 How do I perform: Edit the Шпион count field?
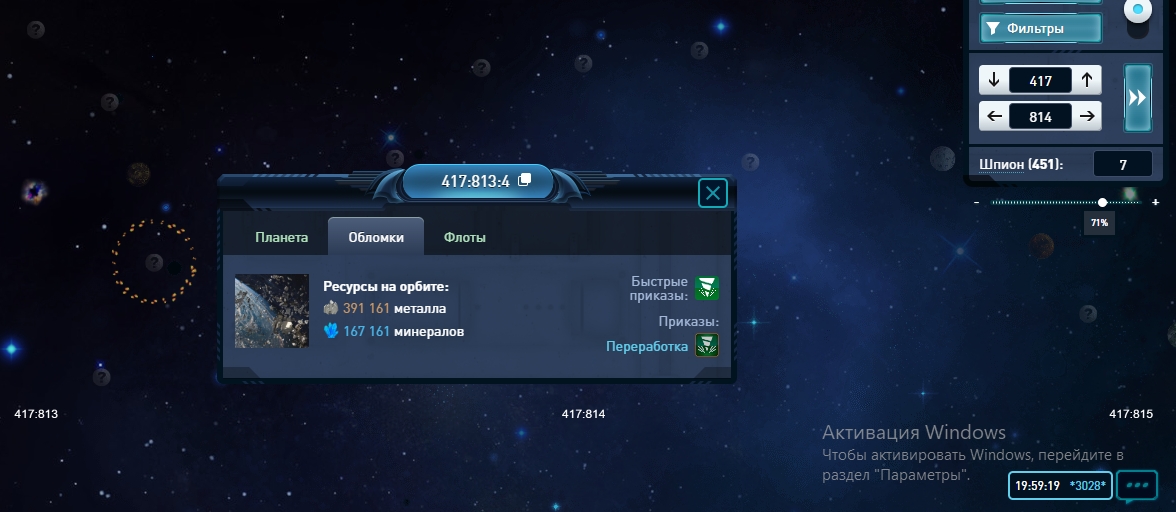tap(1122, 164)
